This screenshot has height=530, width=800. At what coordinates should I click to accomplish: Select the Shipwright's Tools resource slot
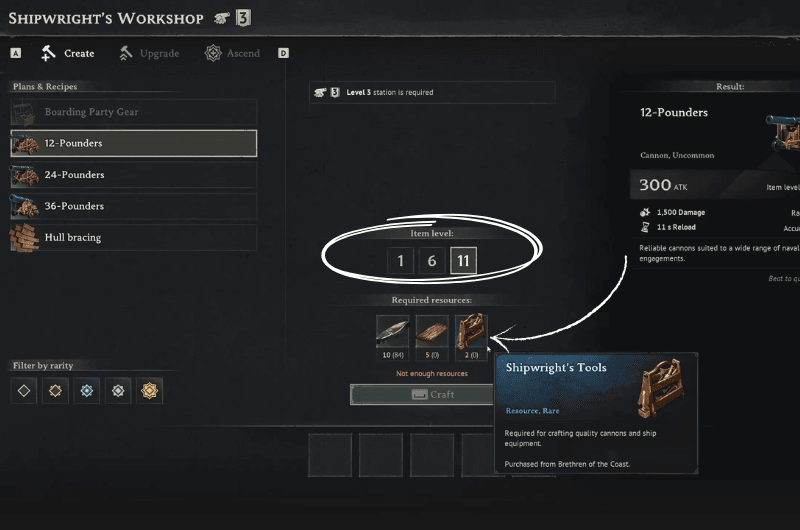[471, 331]
